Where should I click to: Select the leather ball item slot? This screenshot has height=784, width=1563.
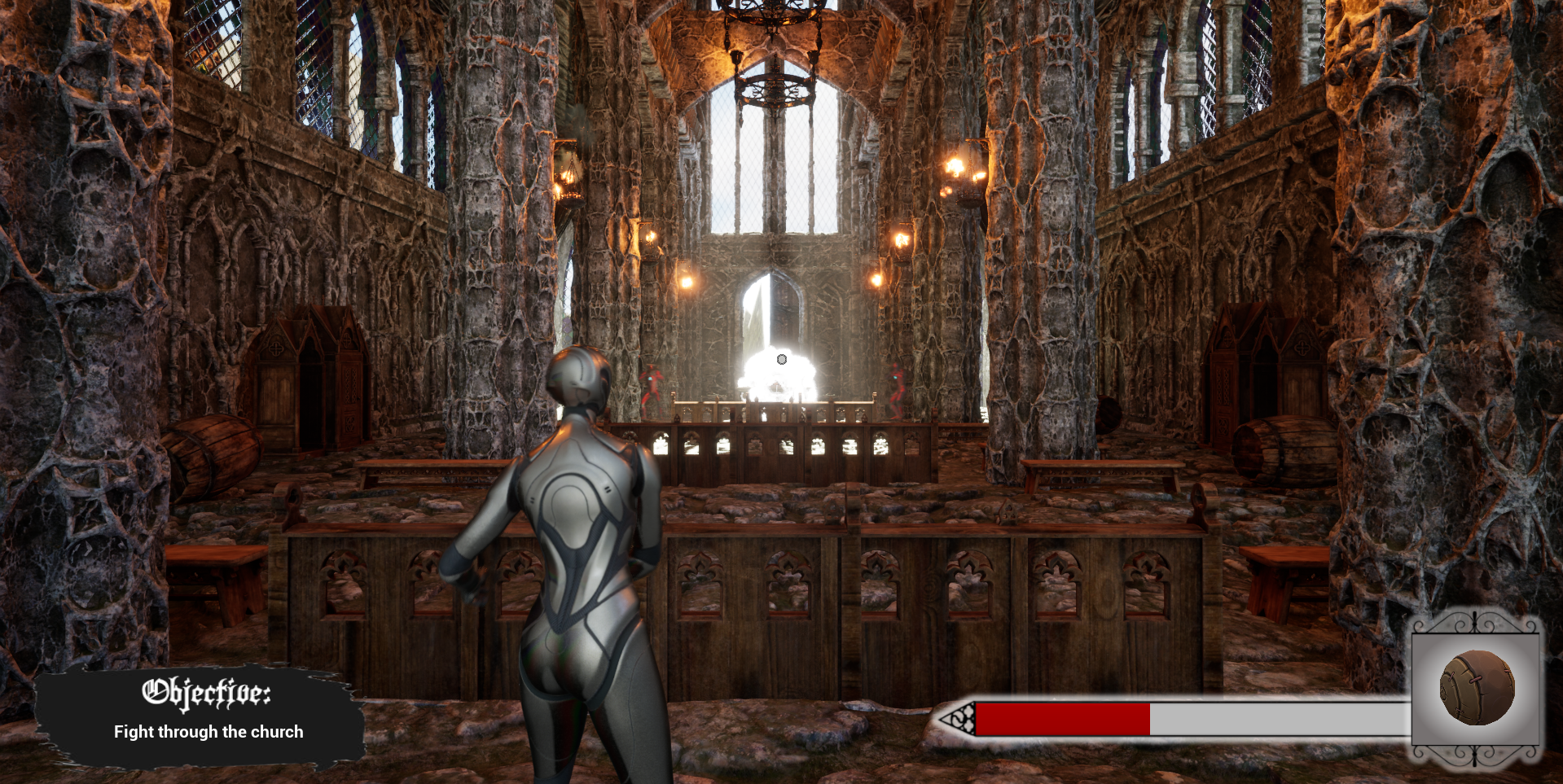1477,689
